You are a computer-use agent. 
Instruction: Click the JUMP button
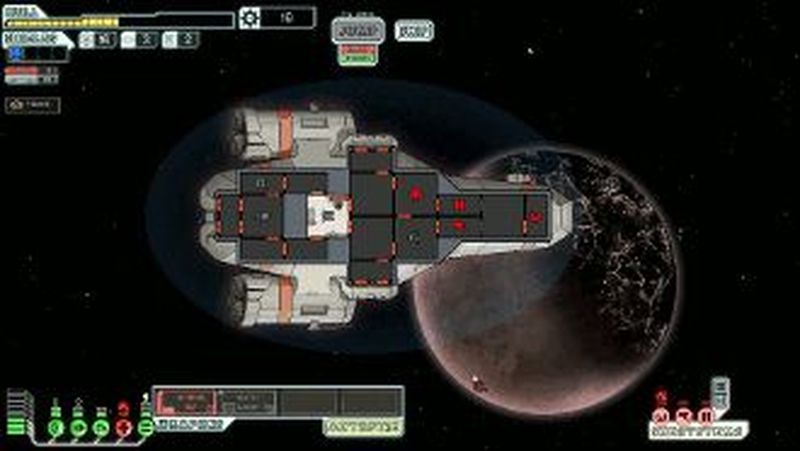pyautogui.click(x=358, y=30)
